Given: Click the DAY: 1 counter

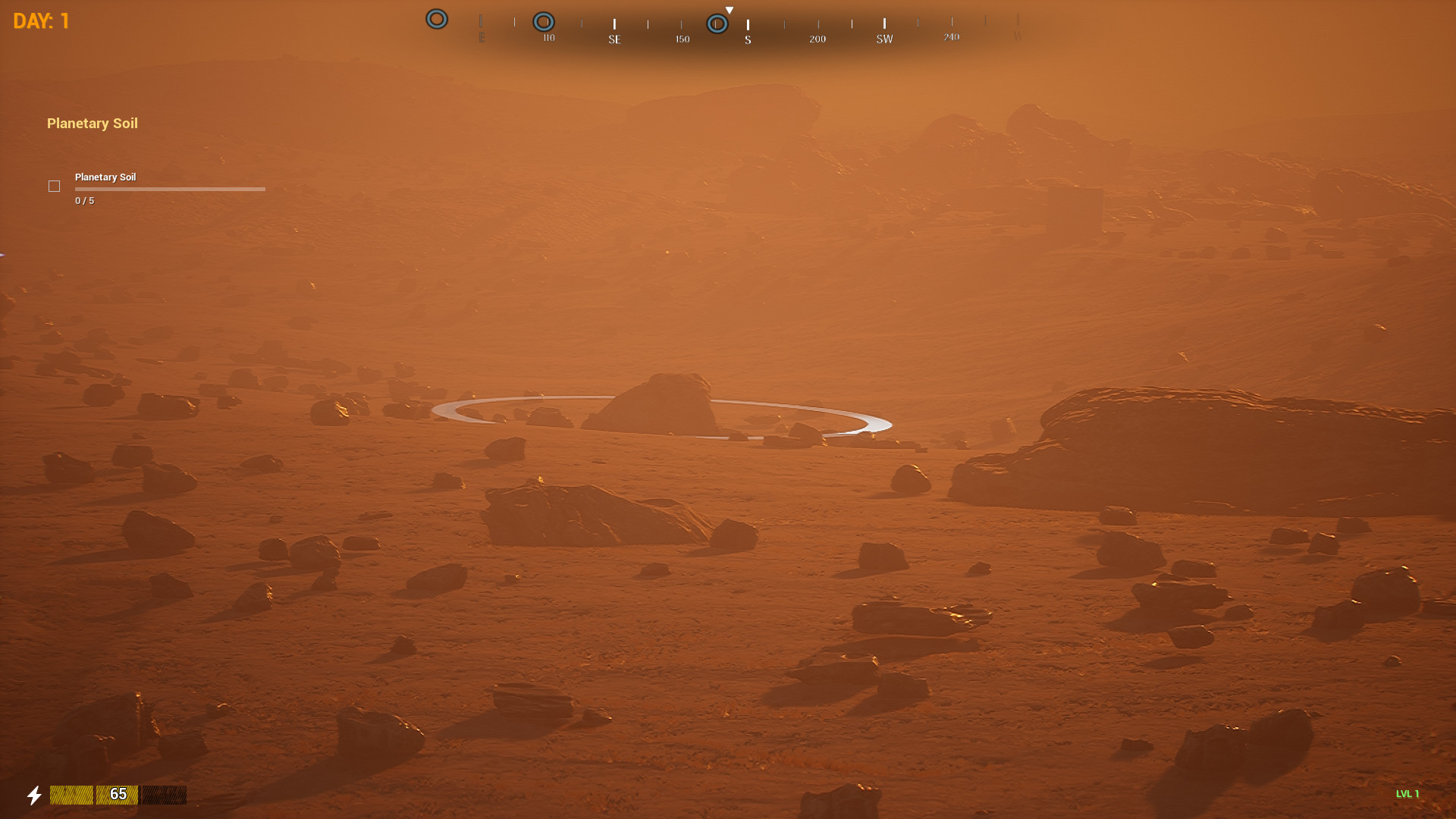Looking at the screenshot, I should coord(40,20).
